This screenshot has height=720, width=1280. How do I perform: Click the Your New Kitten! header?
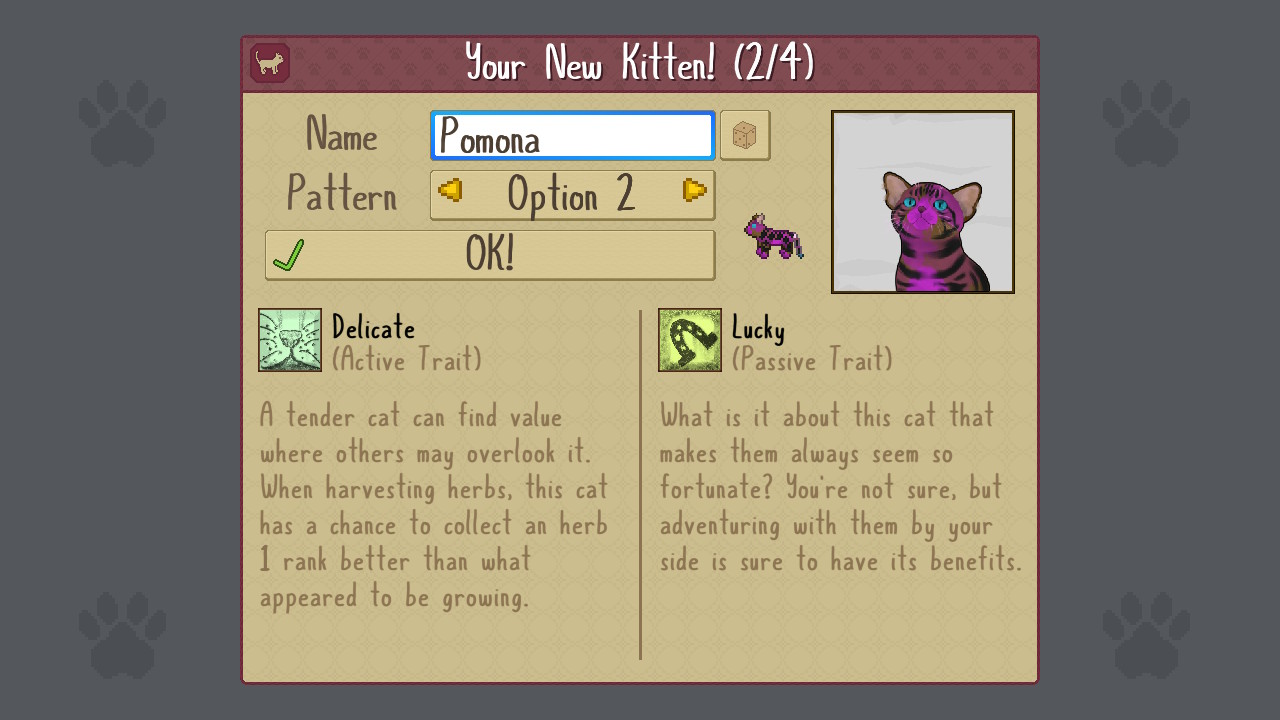(640, 62)
